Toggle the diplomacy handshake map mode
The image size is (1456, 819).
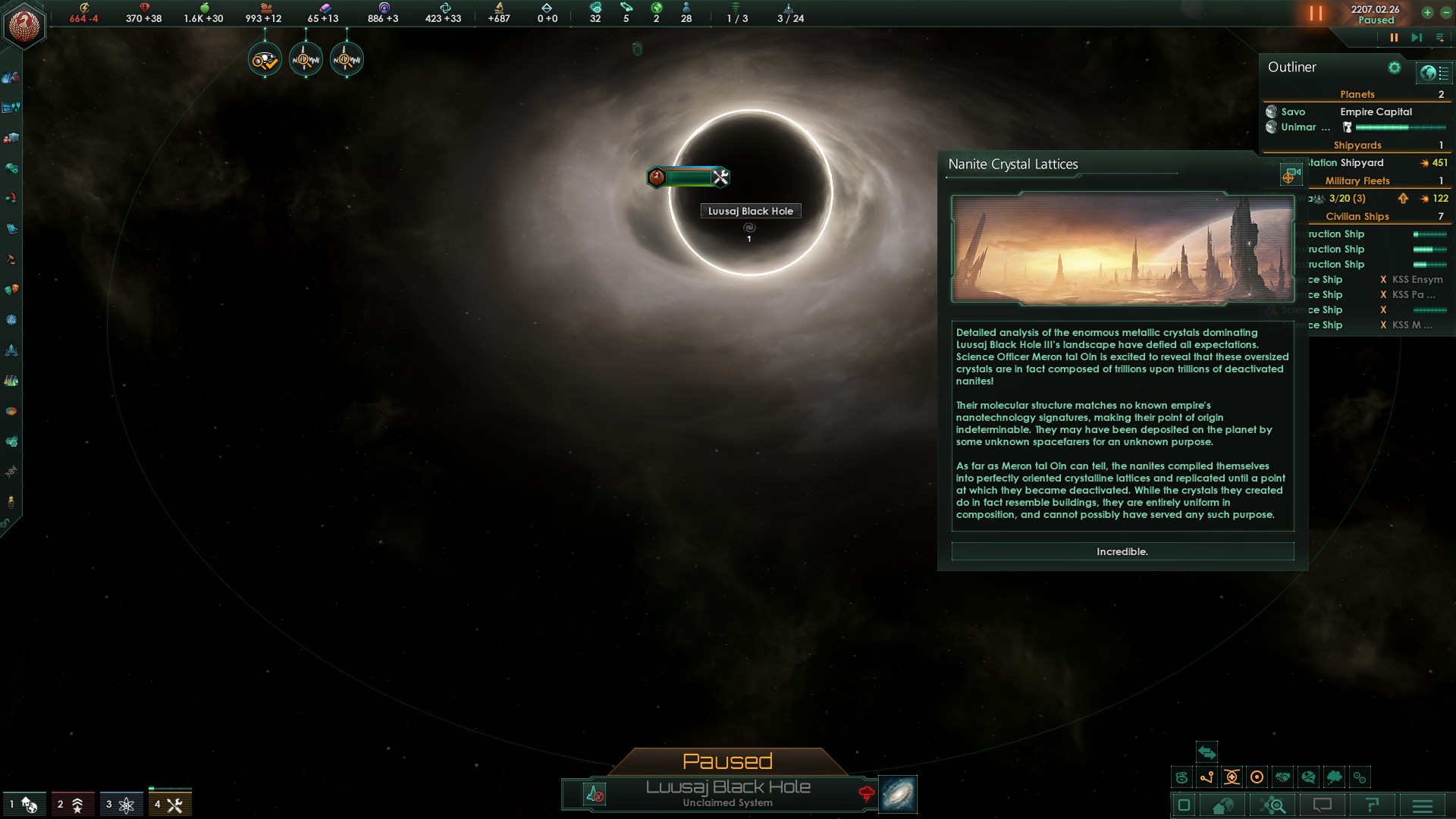click(1282, 777)
